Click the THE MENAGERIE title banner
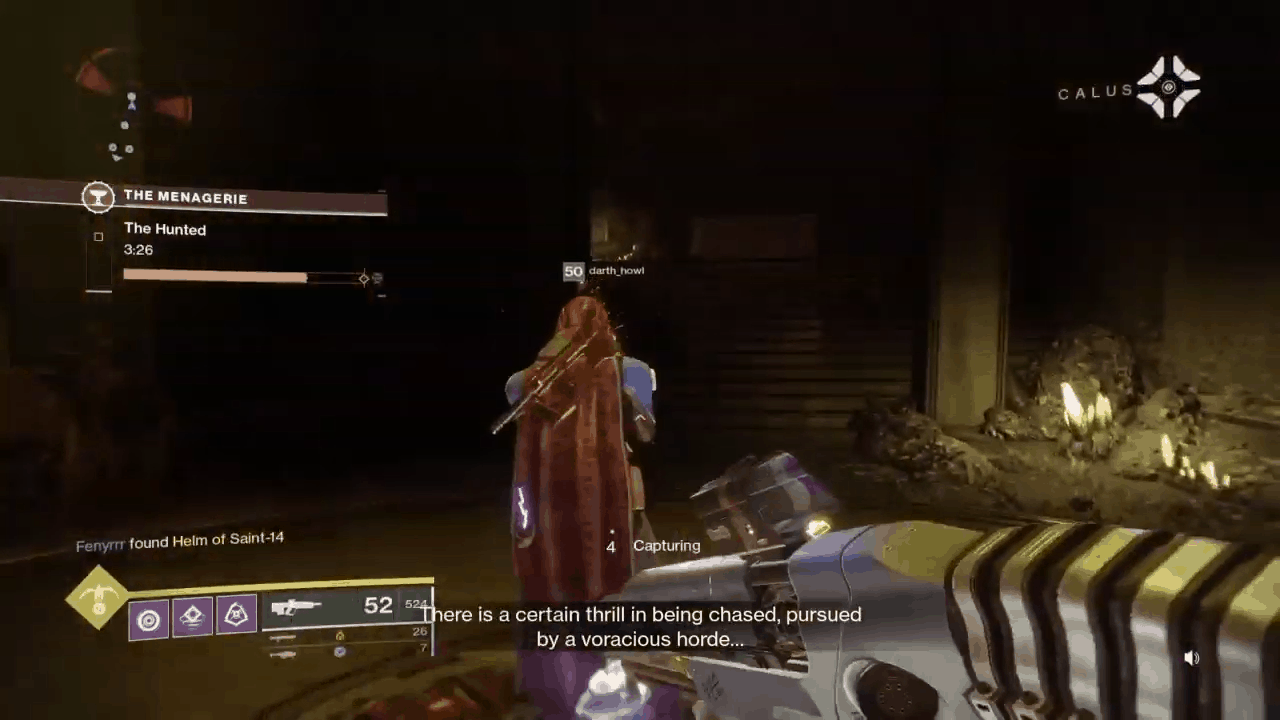The width and height of the screenshot is (1280, 720). coord(186,197)
